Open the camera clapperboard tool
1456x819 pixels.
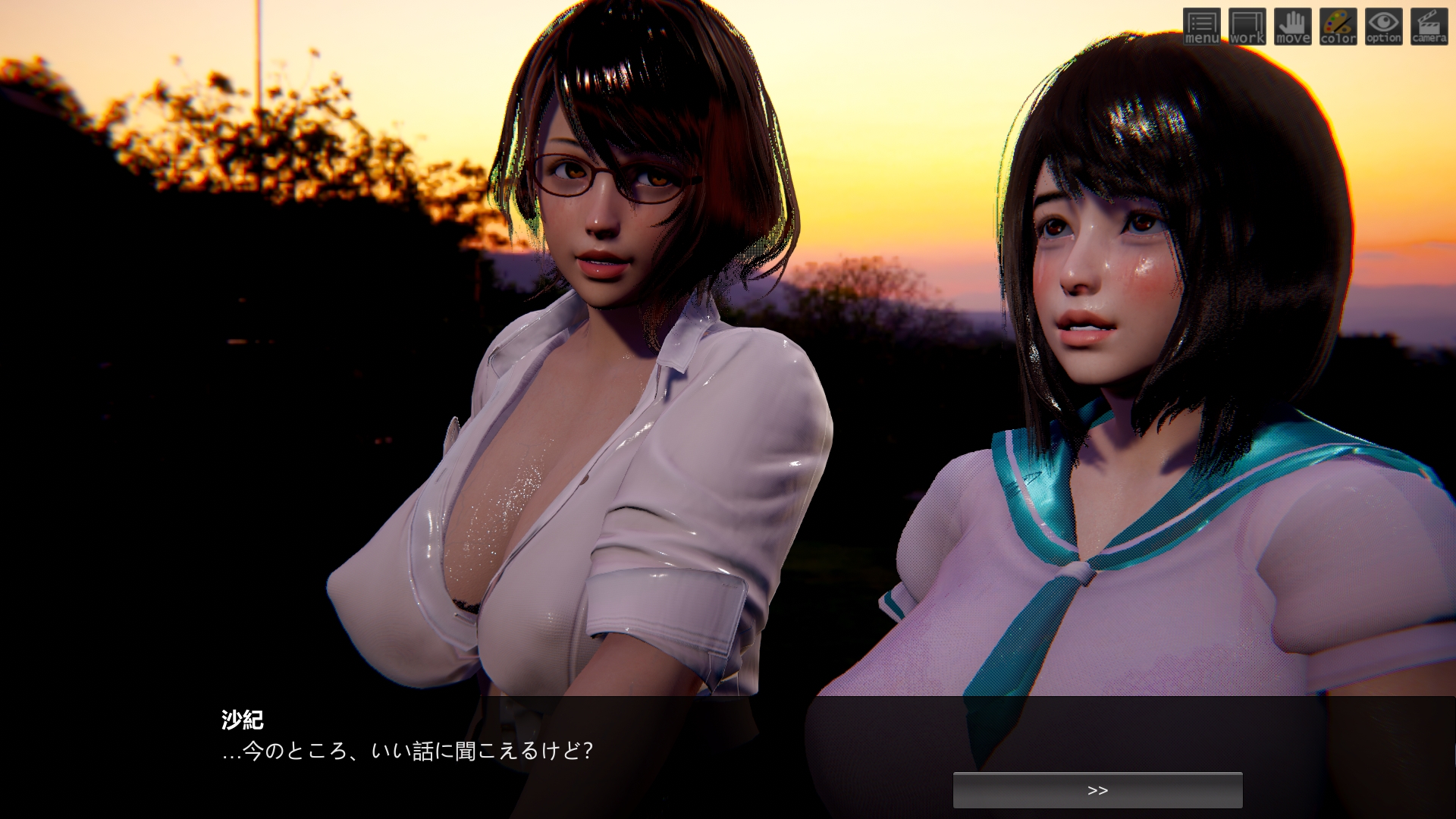(x=1429, y=27)
